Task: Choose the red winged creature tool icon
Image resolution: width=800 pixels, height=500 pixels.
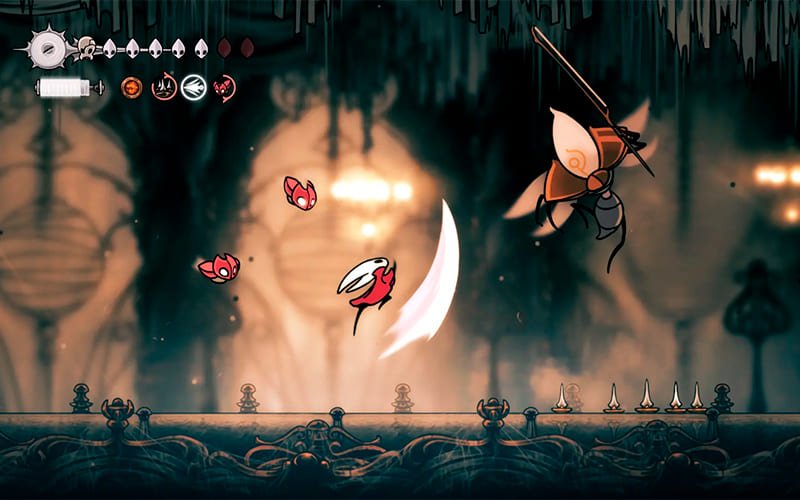Action: [224, 88]
